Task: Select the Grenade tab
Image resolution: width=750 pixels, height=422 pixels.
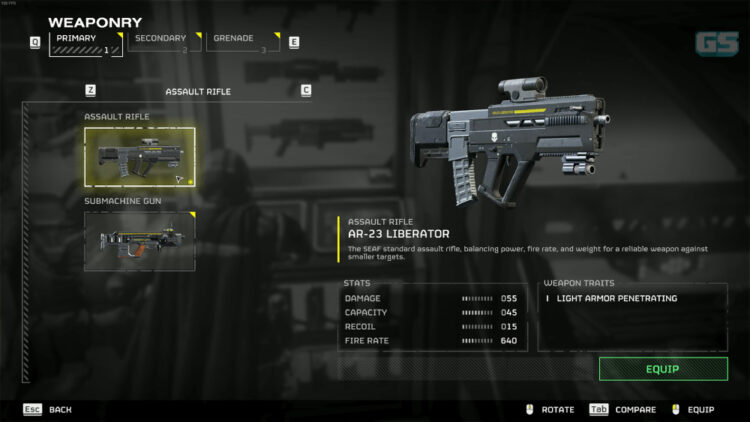Action: tap(242, 42)
